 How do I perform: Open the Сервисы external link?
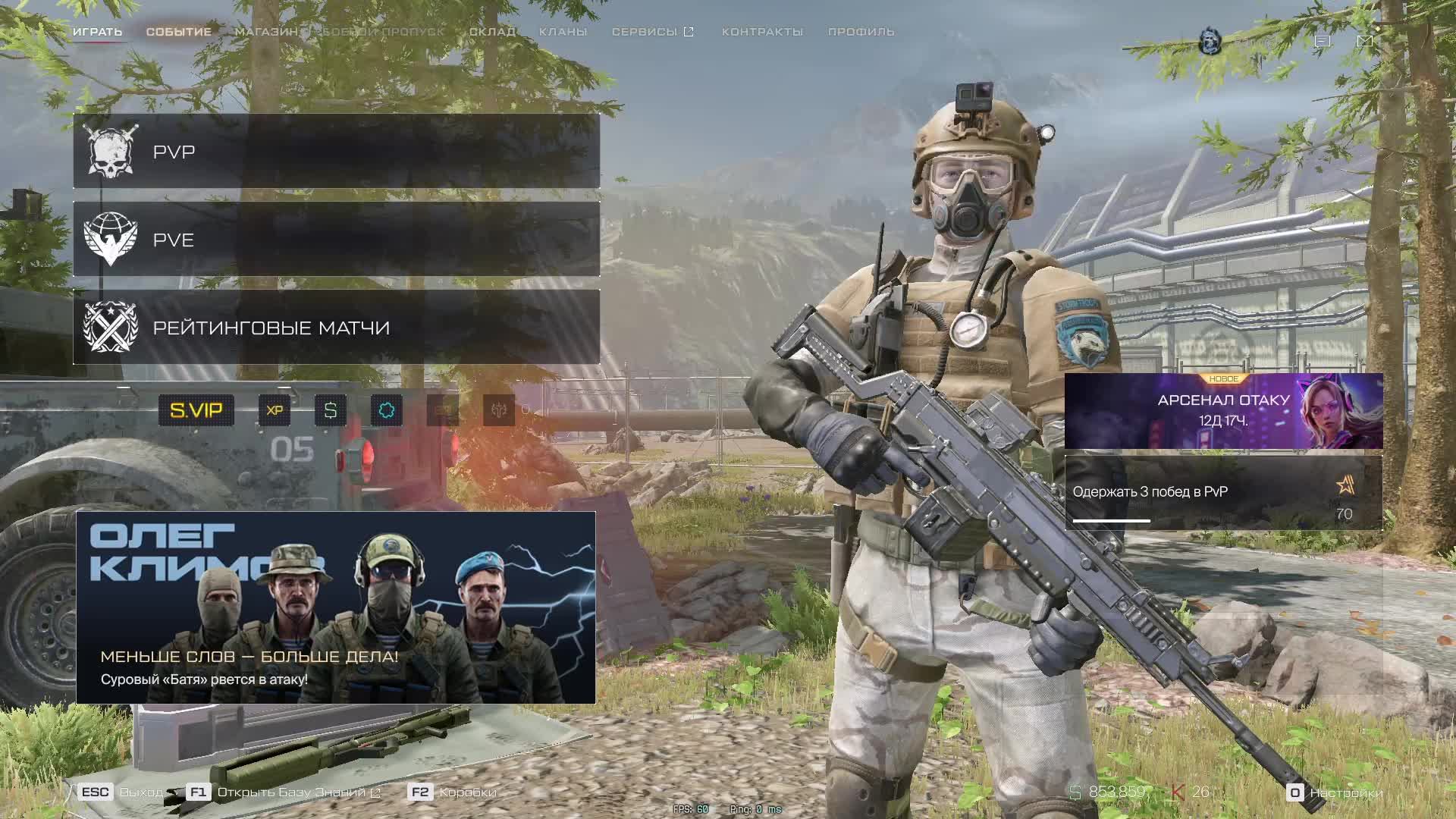coord(652,32)
